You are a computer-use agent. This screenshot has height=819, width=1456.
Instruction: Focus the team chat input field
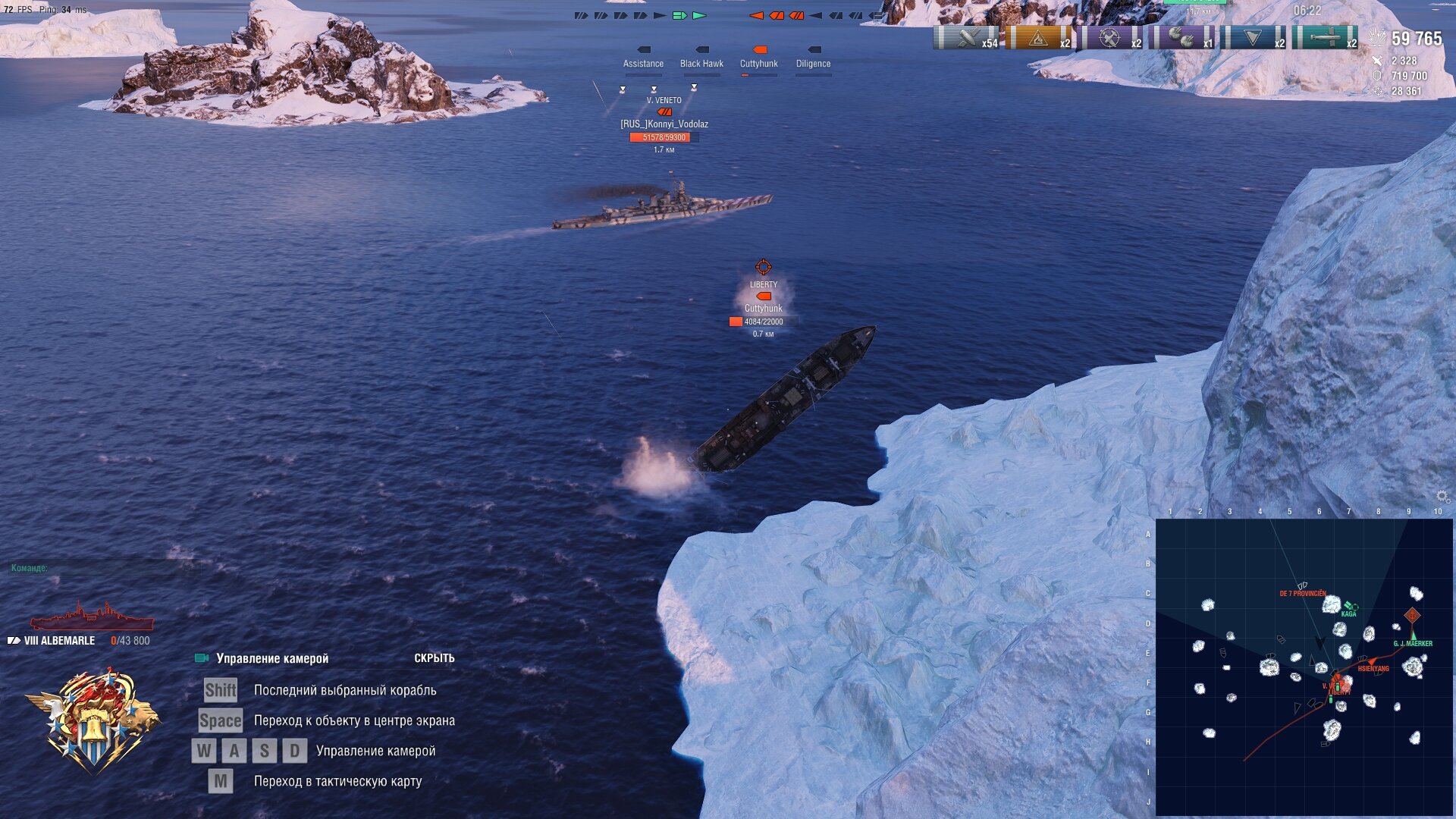[99, 568]
